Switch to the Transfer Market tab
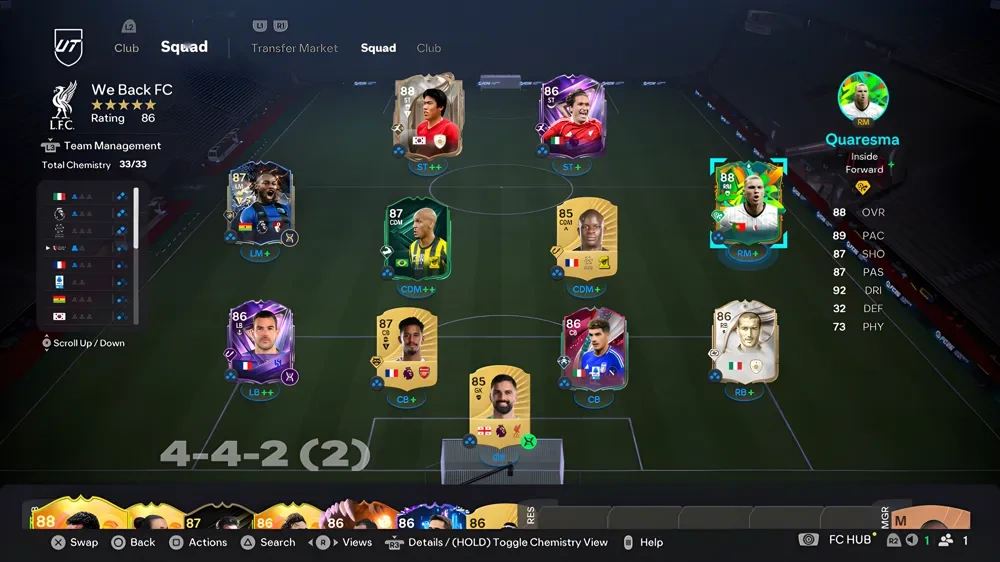 (294, 48)
